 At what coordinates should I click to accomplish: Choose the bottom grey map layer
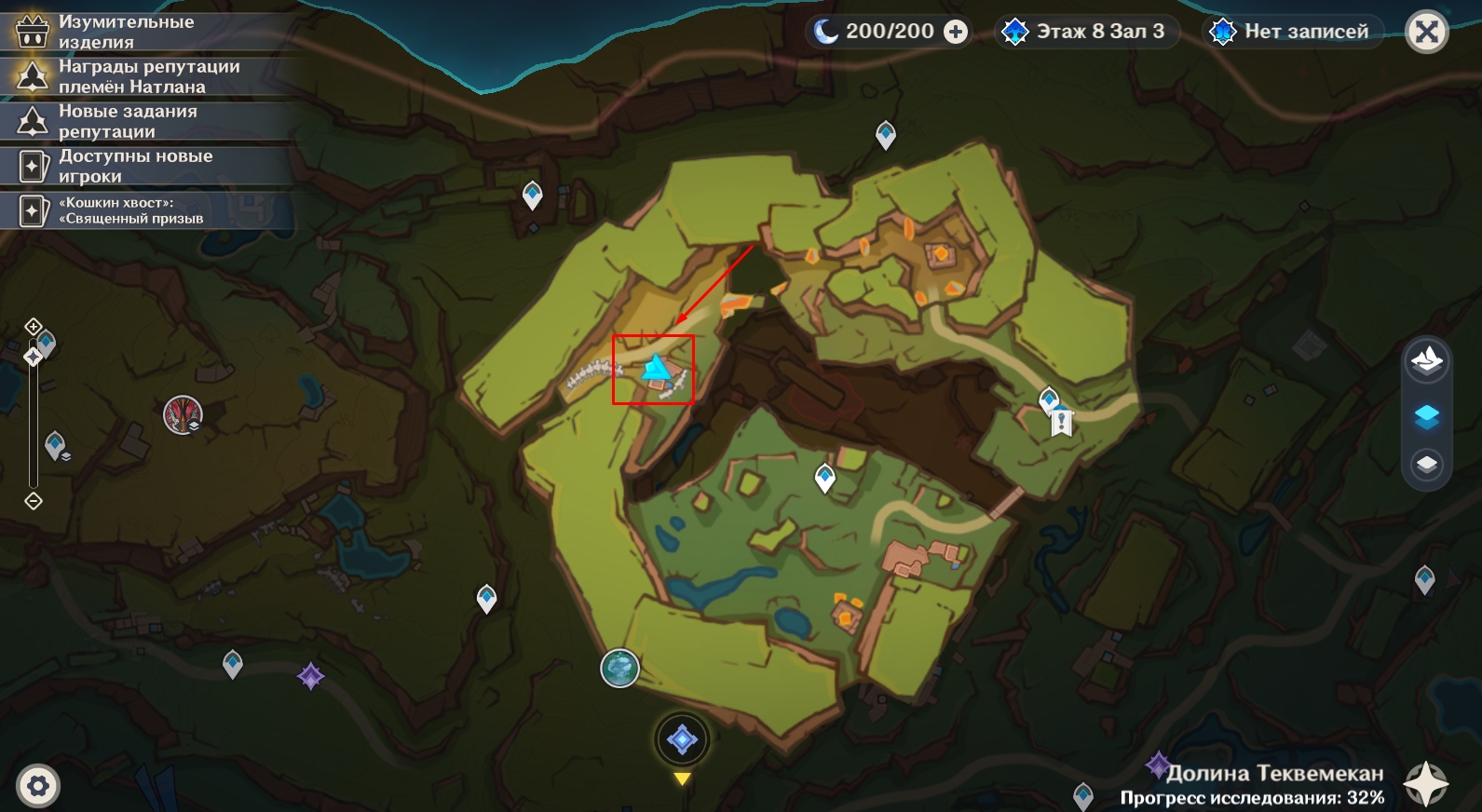[x=1426, y=464]
